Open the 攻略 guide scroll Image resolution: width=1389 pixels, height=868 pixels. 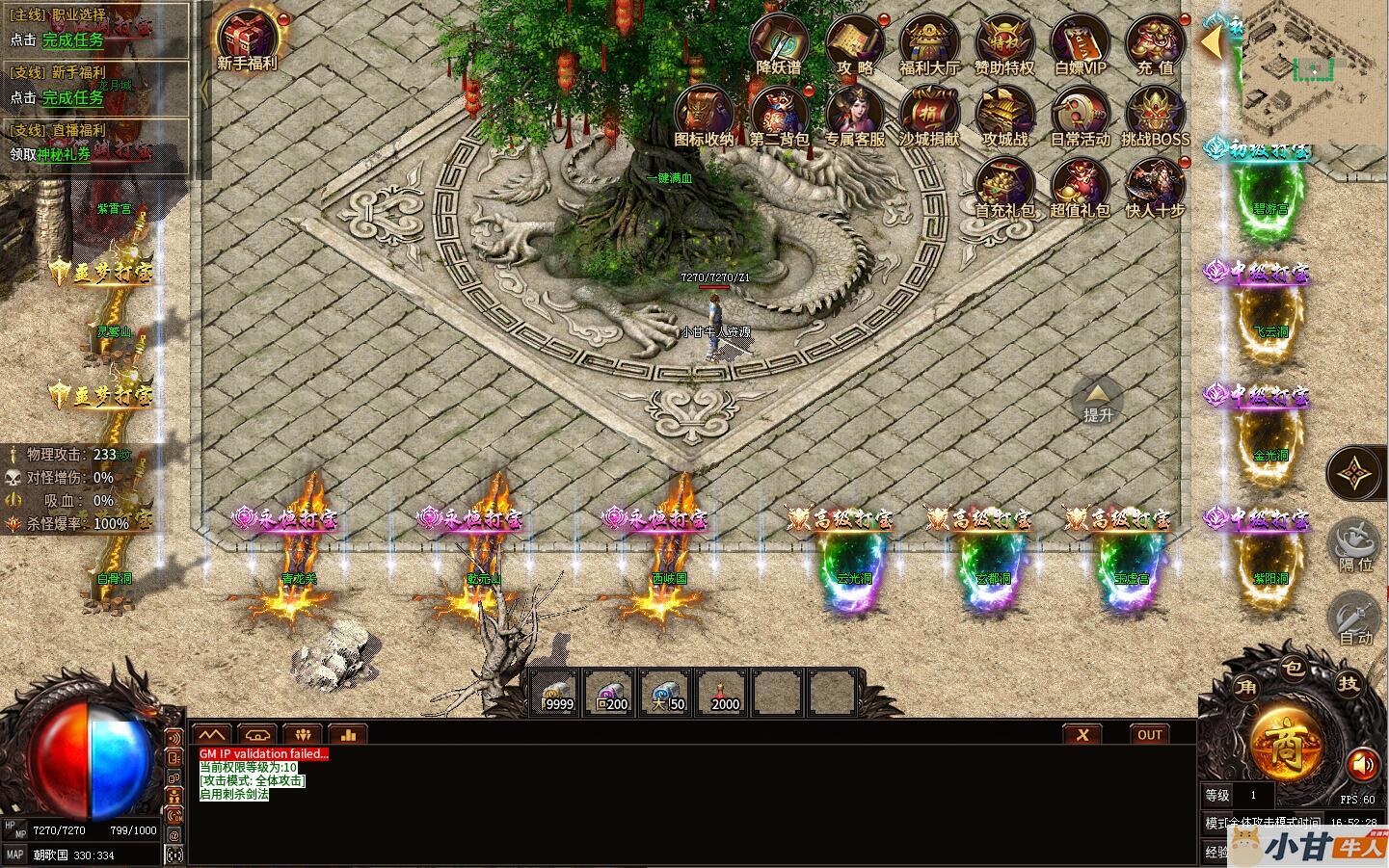pyautogui.click(x=855, y=42)
